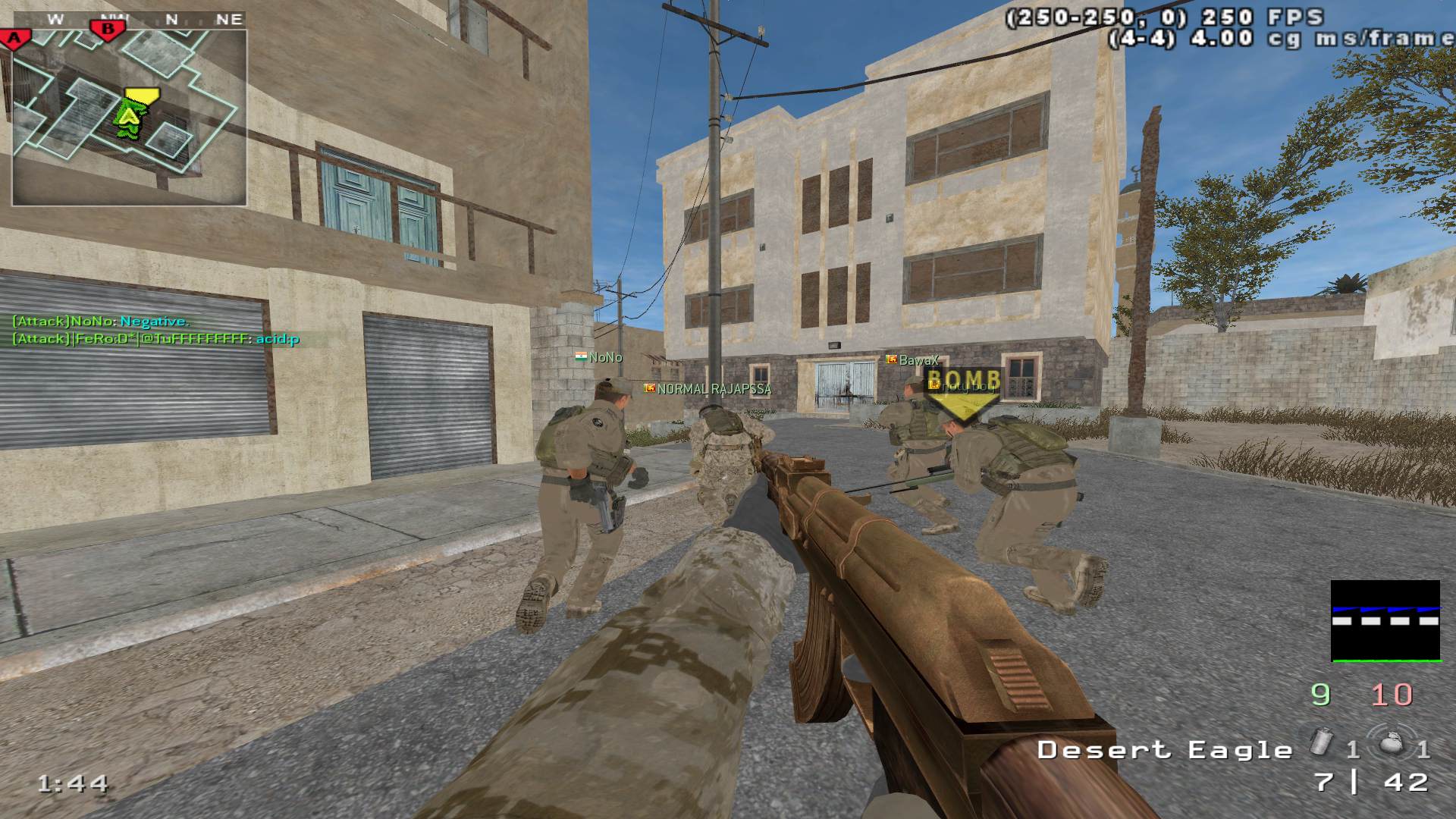Select the round frag grenade icon

coord(1389,743)
